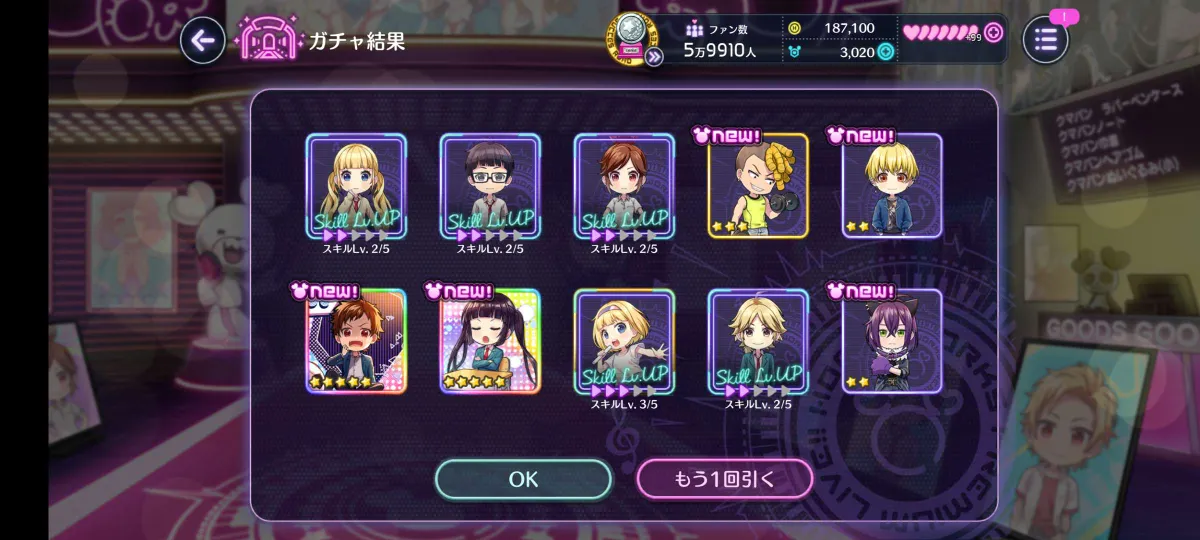1200x540 pixels.
Task: Select the blonde long-haired girl card
Action: click(x=356, y=186)
